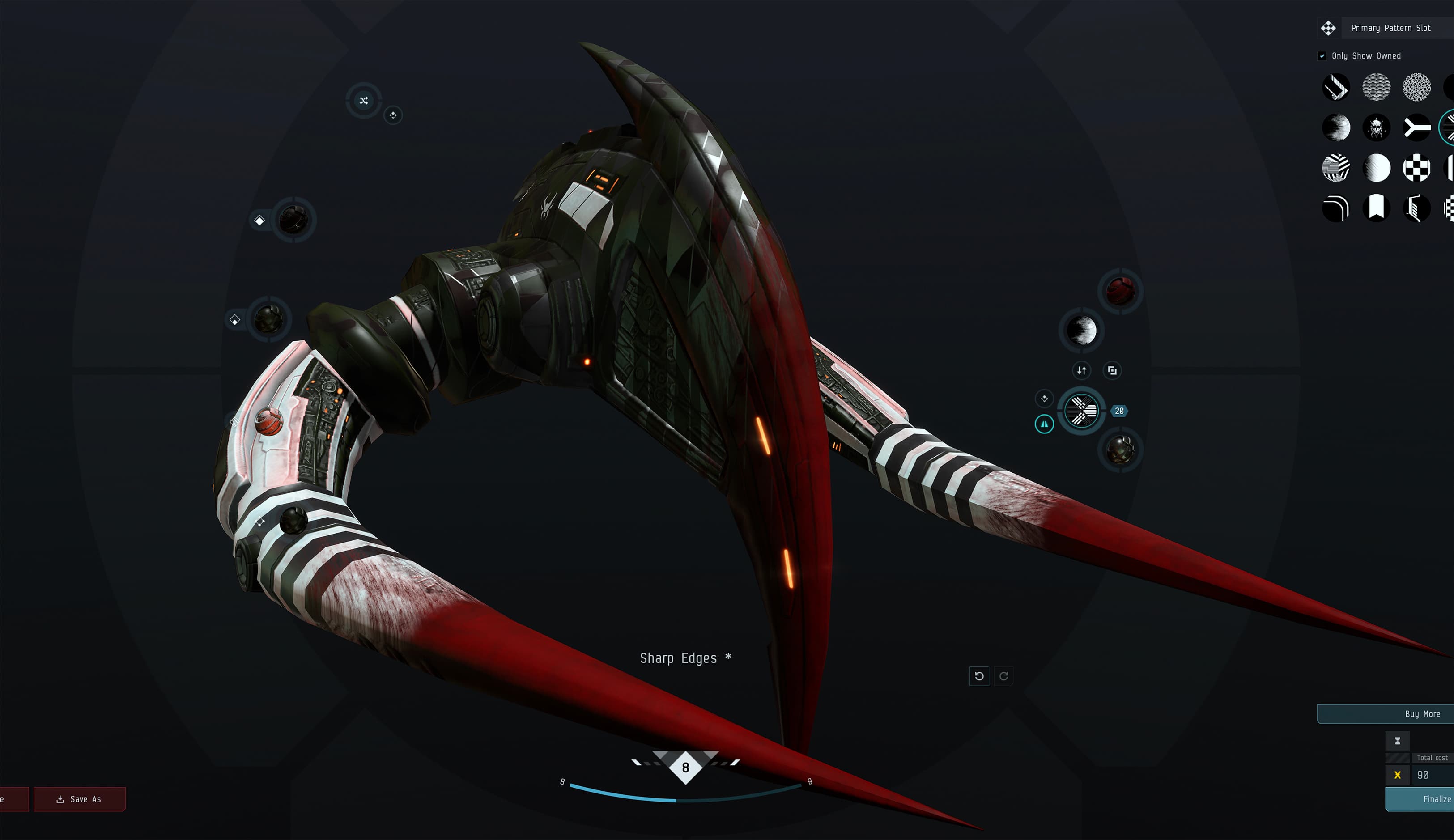1454x840 pixels.
Task: Toggle the cyan mirror pattern button
Action: pyautogui.click(x=1044, y=424)
